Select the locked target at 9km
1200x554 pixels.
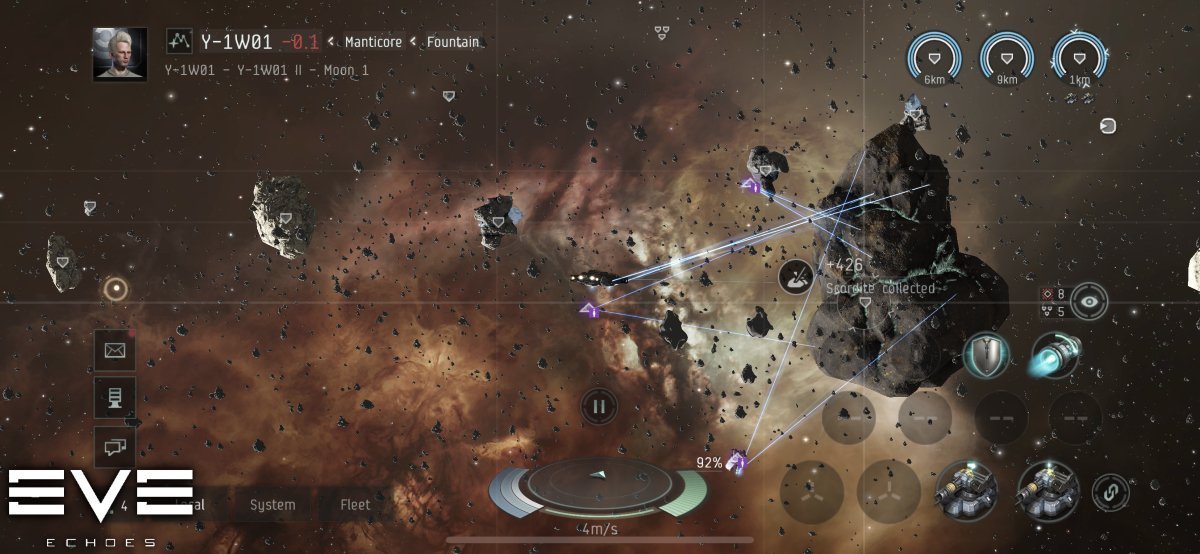coord(1007,58)
